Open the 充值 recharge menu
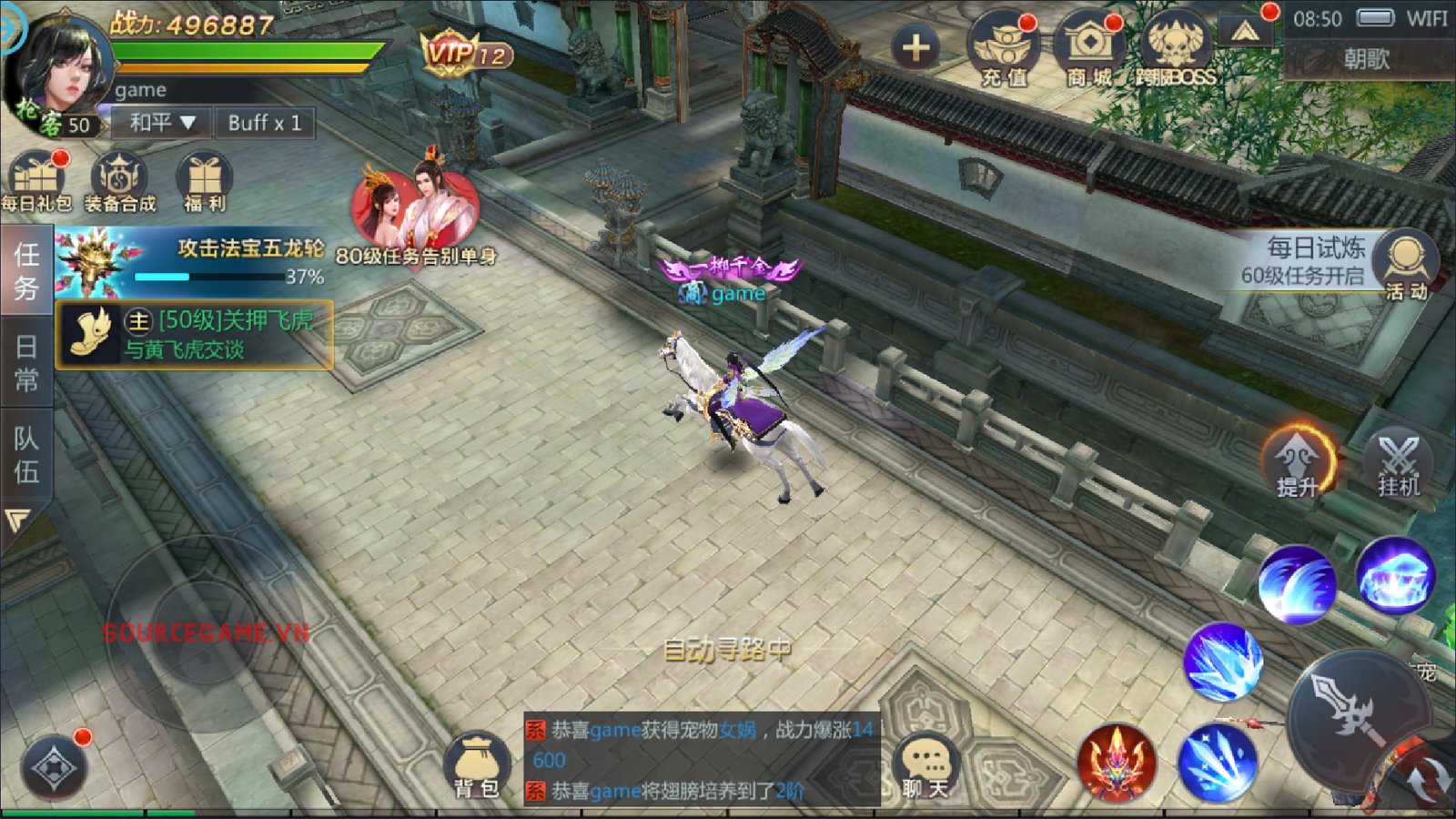The width and height of the screenshot is (1456, 819). pyautogui.click(x=1003, y=50)
